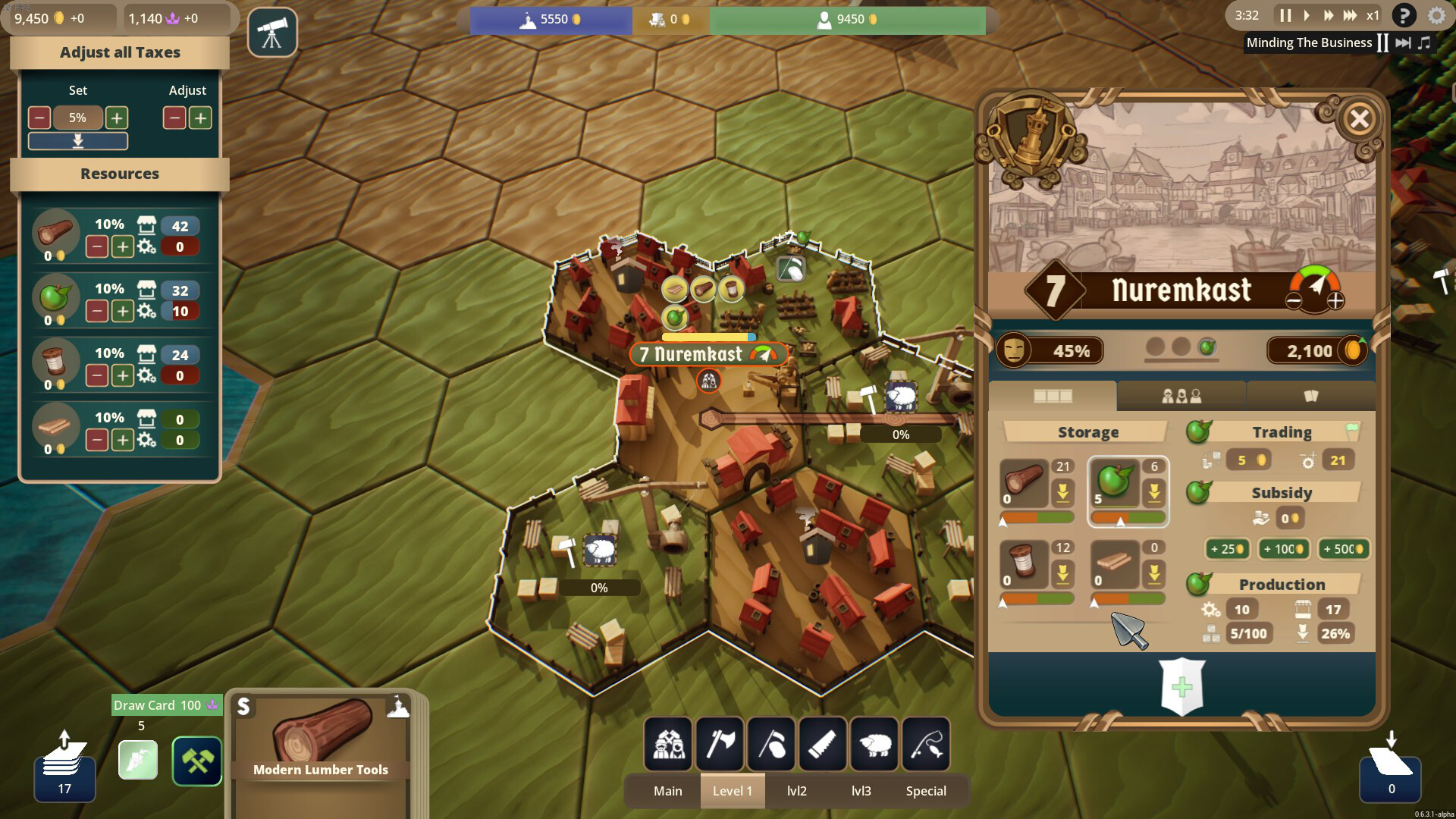
Task: Toggle the music note playback icon
Action: (1425, 42)
